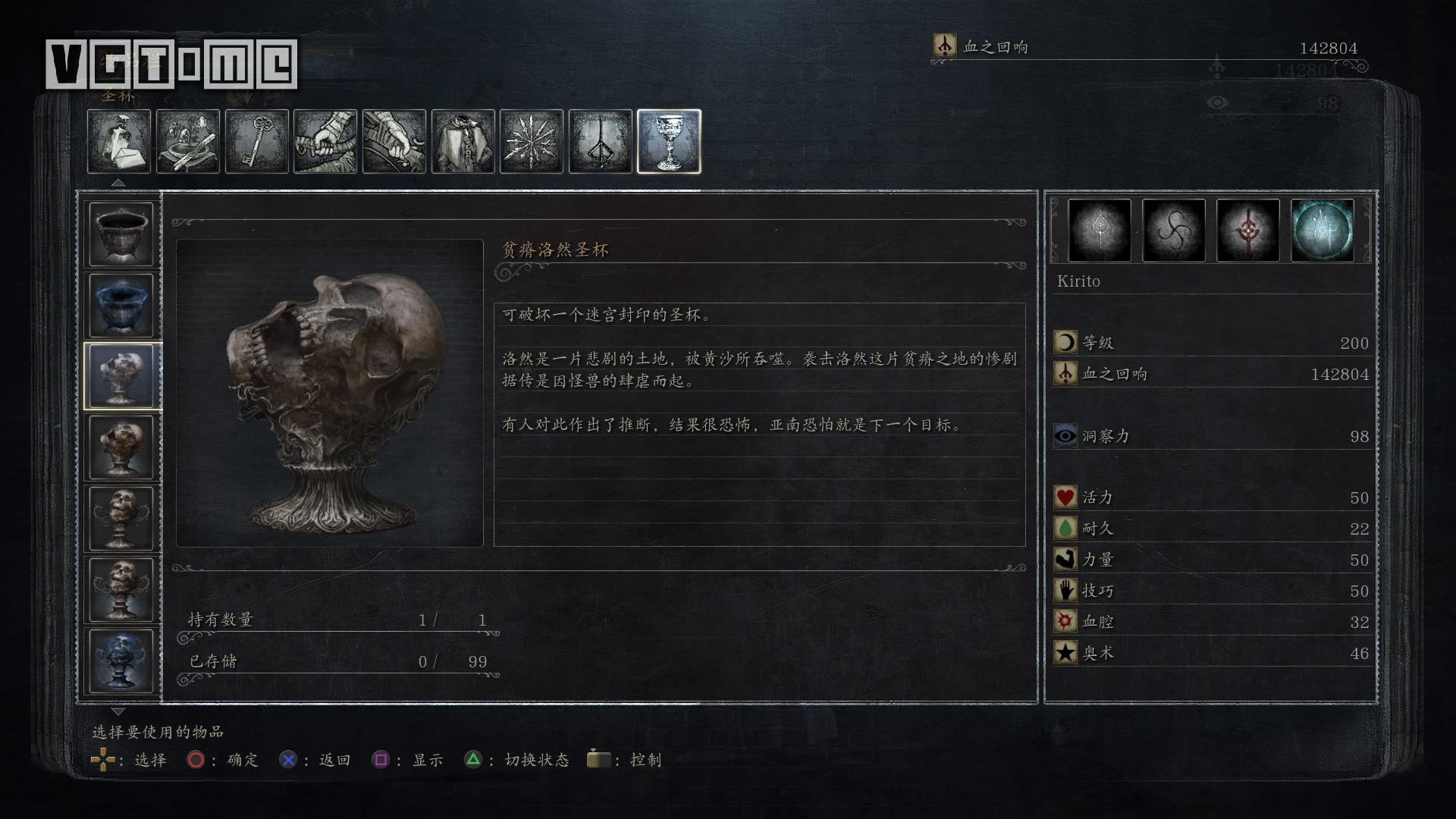The image size is (1456, 819).
Task: Inspect the red cross-shaped rune
Action: point(1247,231)
